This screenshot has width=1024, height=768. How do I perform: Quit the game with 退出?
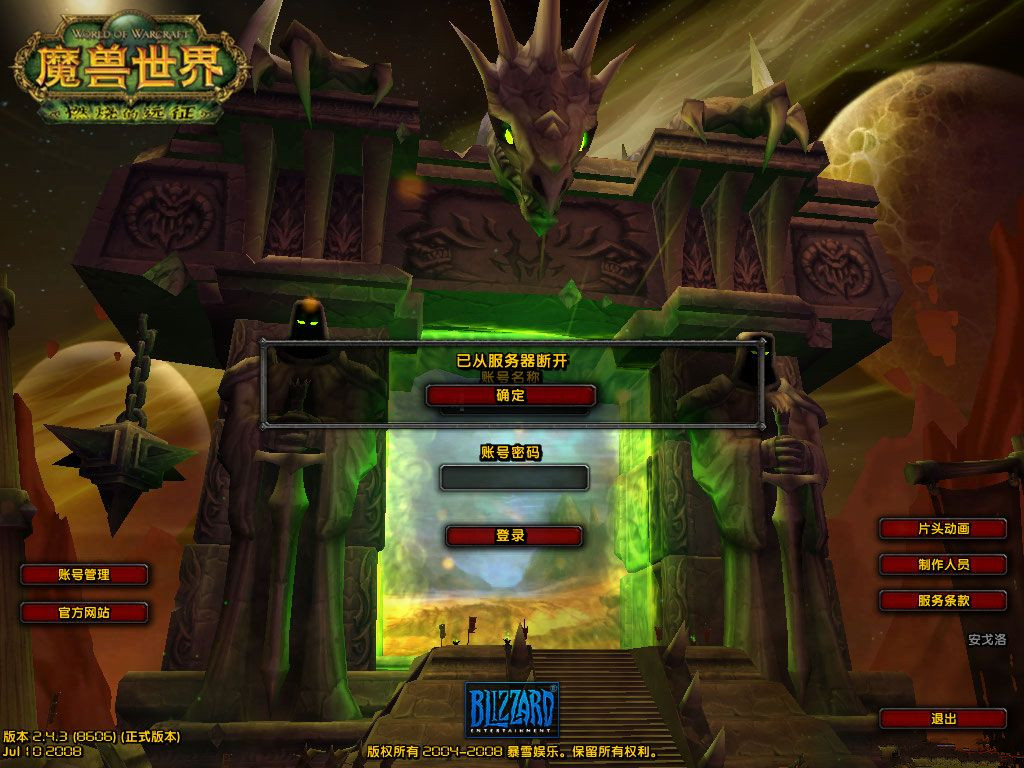943,718
